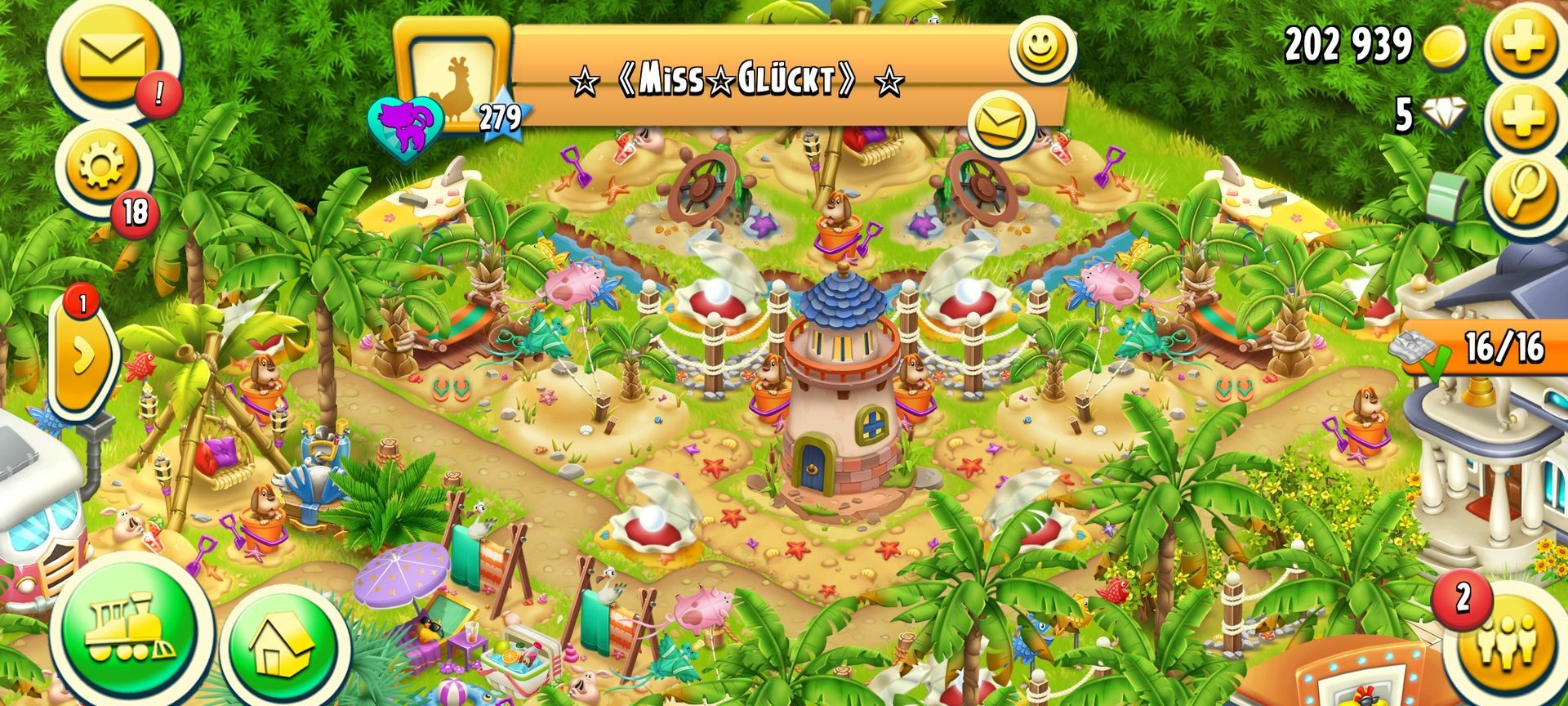Tap the smiley face button

(1040, 47)
